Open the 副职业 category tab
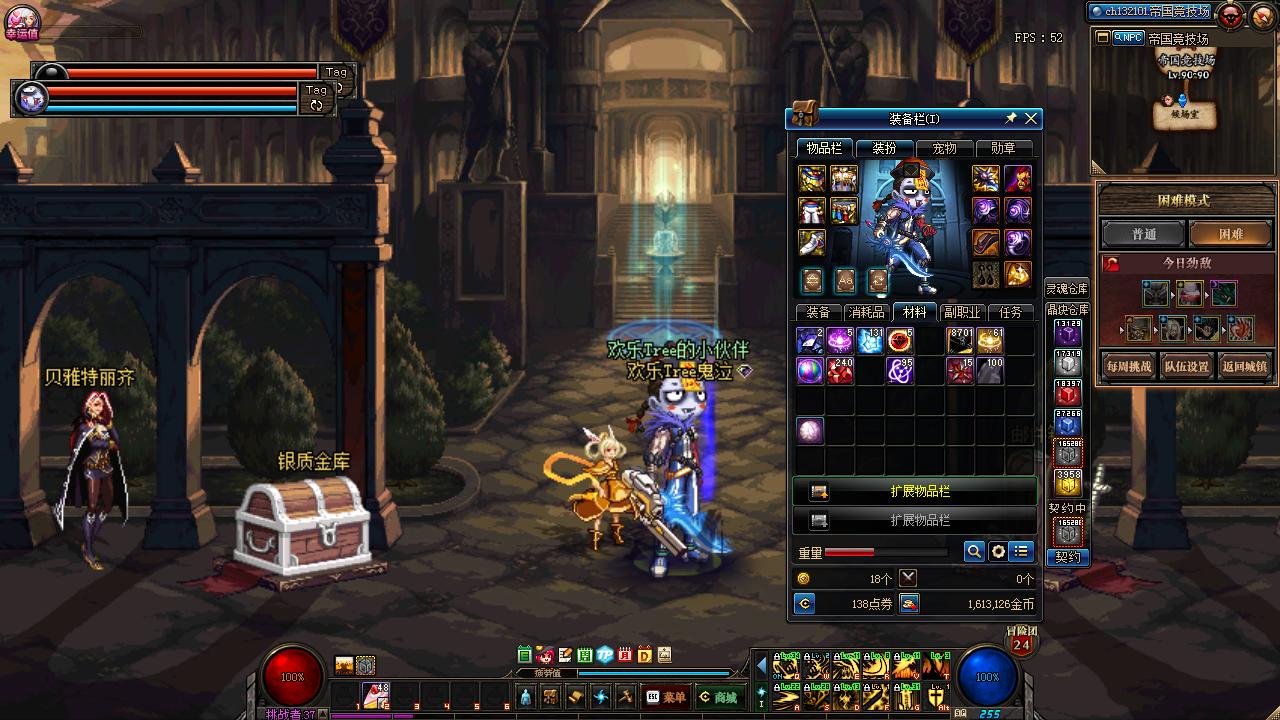This screenshot has height=720, width=1280. pos(962,312)
